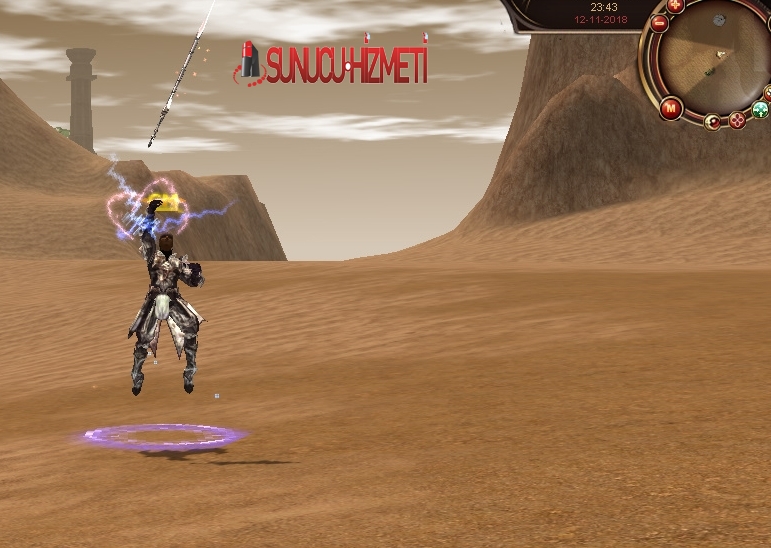Zoom out the minimap with minus button
The image size is (771, 548).
[x=659, y=22]
